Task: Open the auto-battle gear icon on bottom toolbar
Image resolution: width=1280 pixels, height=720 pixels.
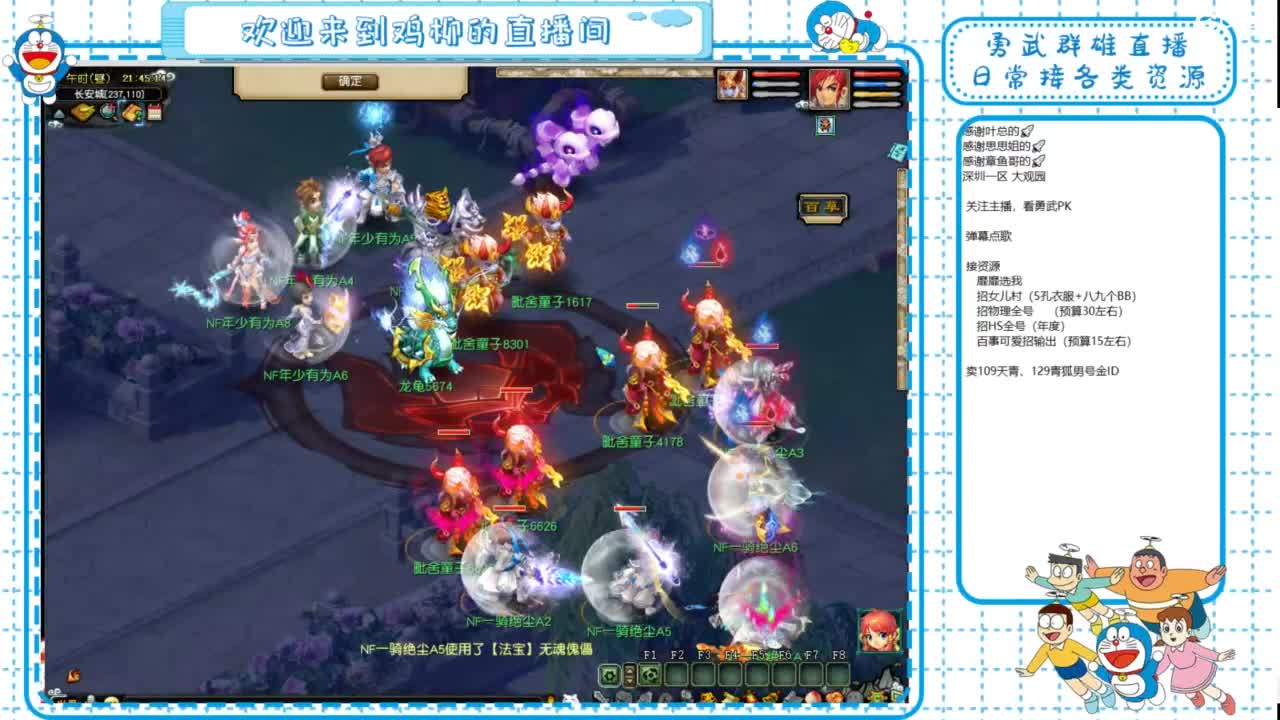Action: [607, 674]
